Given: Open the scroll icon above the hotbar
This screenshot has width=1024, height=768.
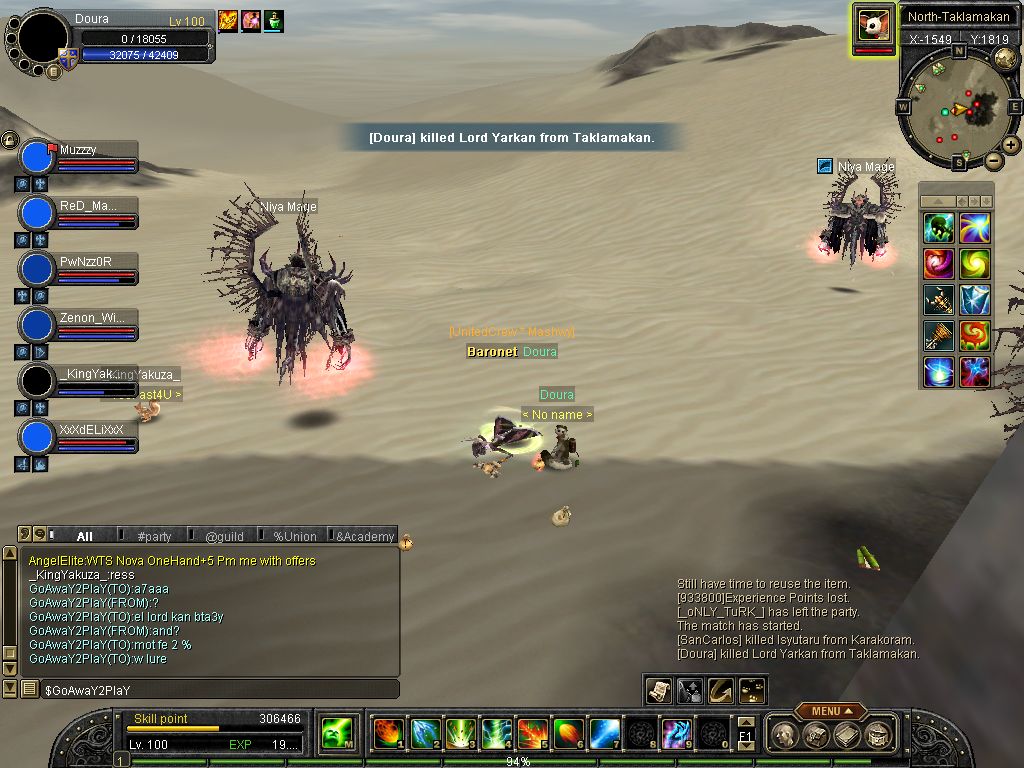Looking at the screenshot, I should (x=659, y=690).
